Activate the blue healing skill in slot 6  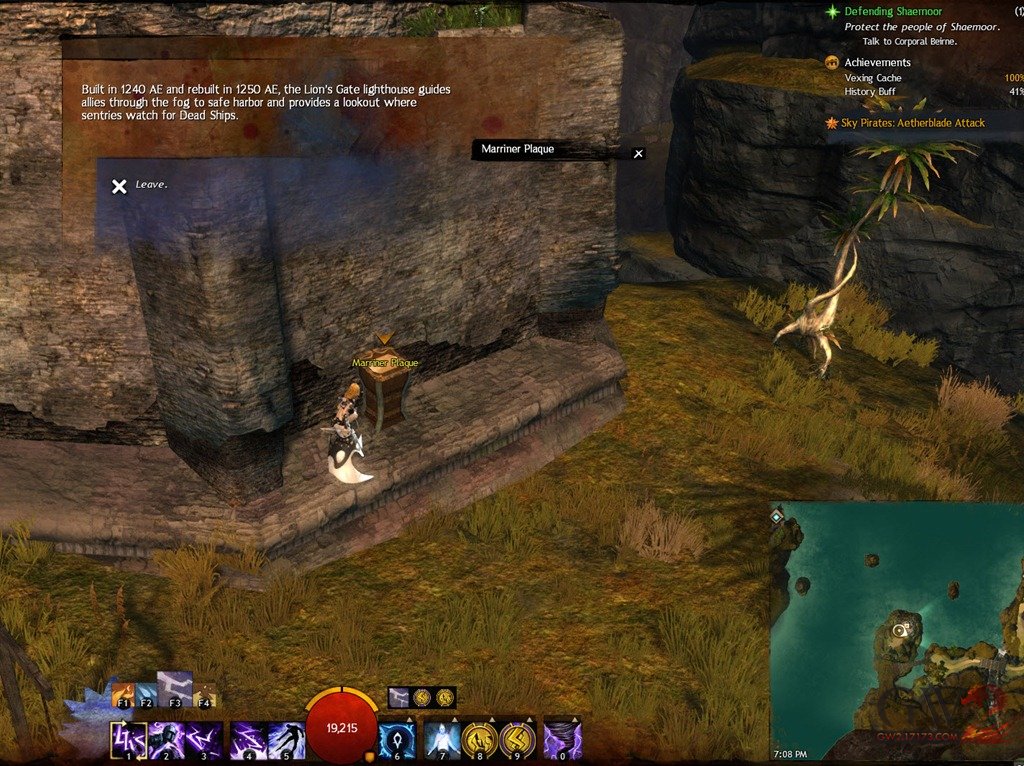click(398, 741)
